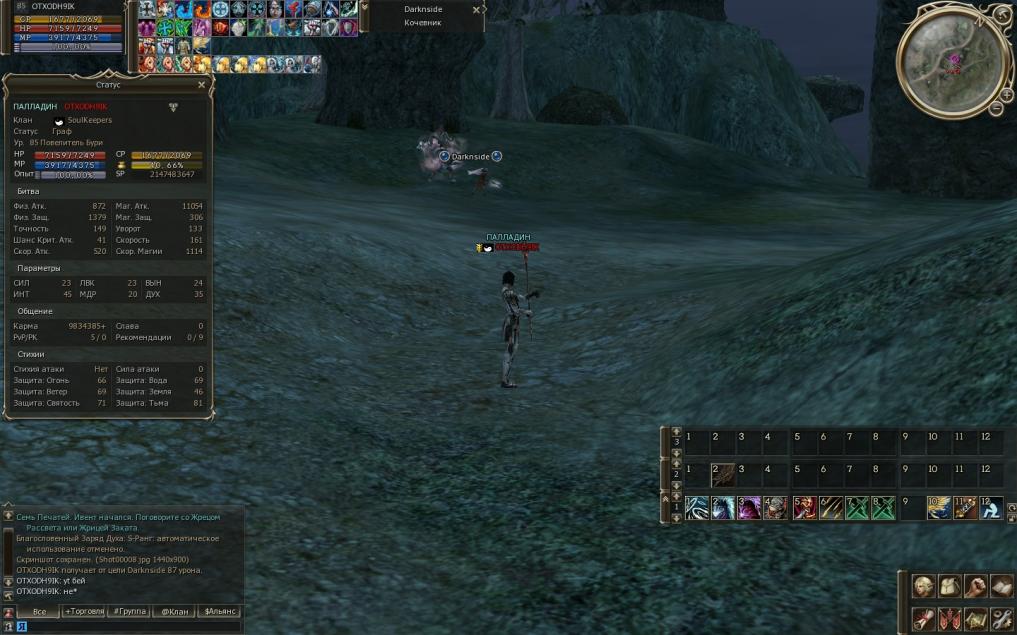Activate the winged skill in hotbar slot 10
The image size is (1017, 635).
coord(939,509)
